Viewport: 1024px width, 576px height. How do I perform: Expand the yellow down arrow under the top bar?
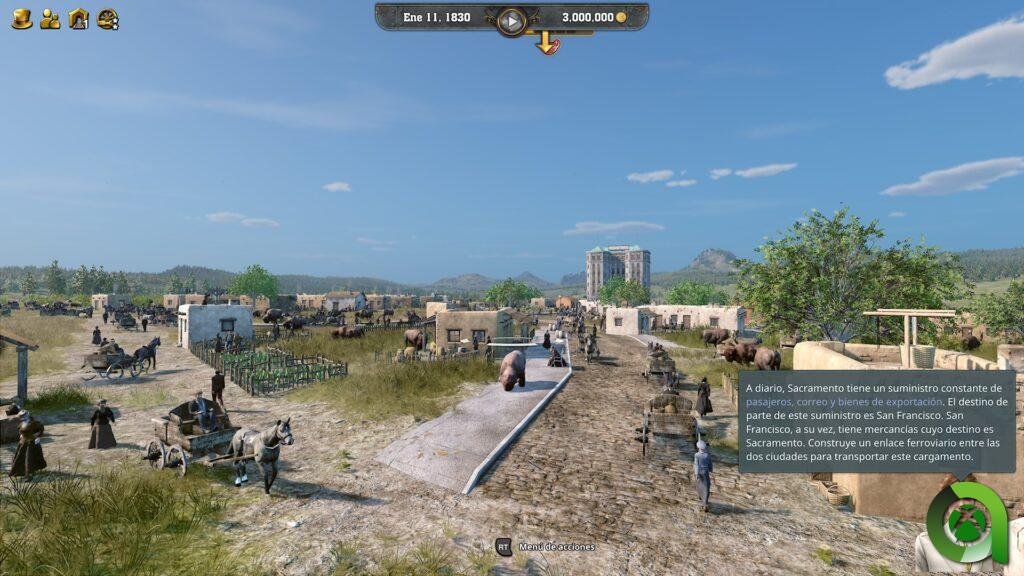pos(546,43)
